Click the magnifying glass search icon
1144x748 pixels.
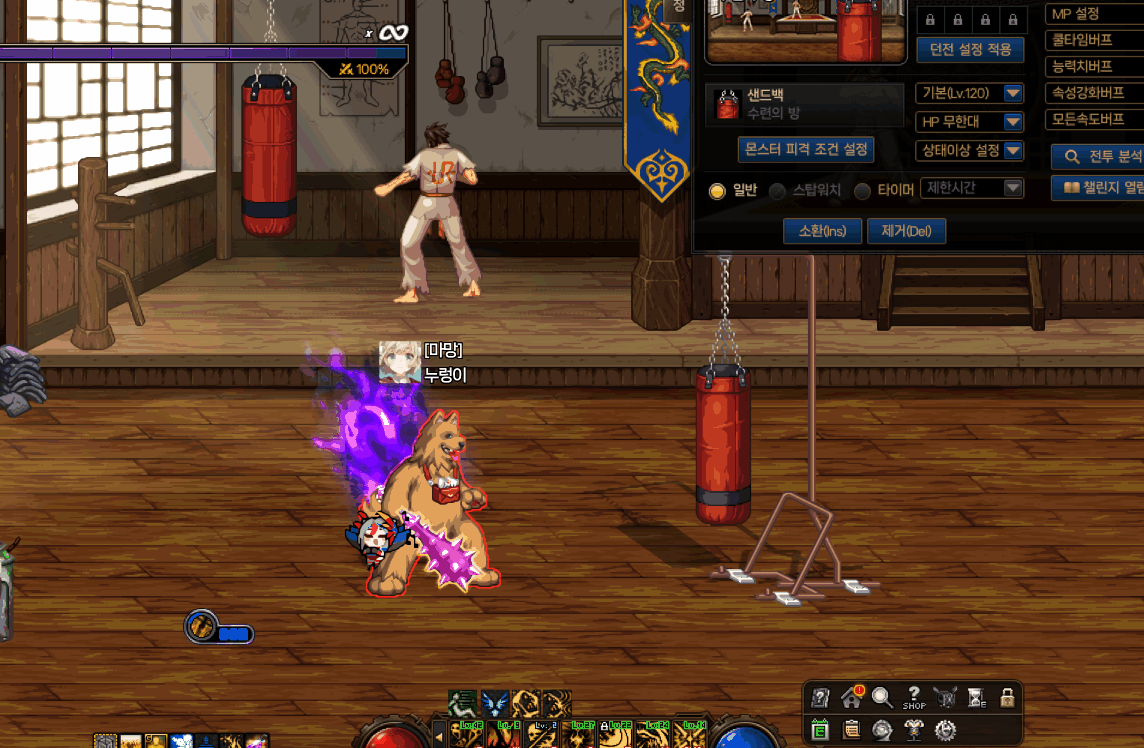coord(882,698)
